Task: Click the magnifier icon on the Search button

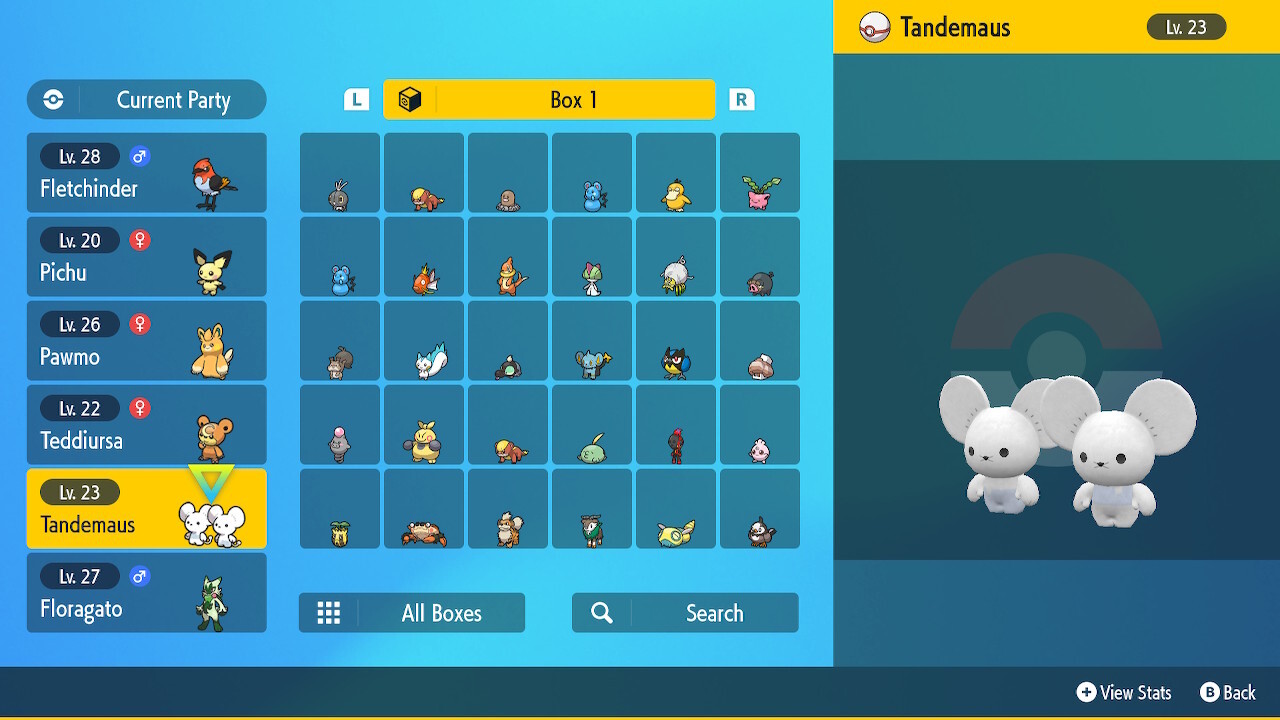Action: (601, 612)
